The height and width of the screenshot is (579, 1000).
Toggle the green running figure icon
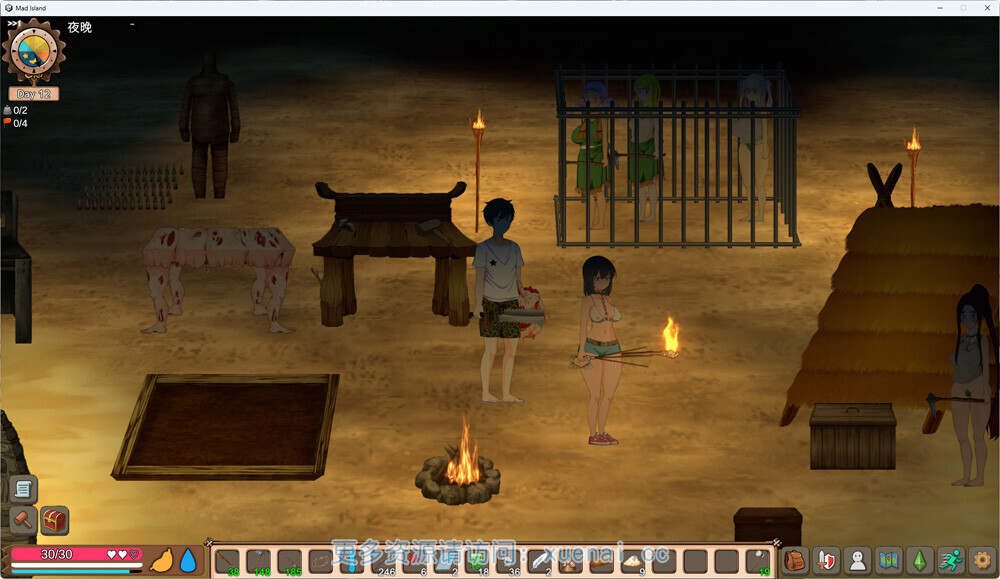(951, 561)
